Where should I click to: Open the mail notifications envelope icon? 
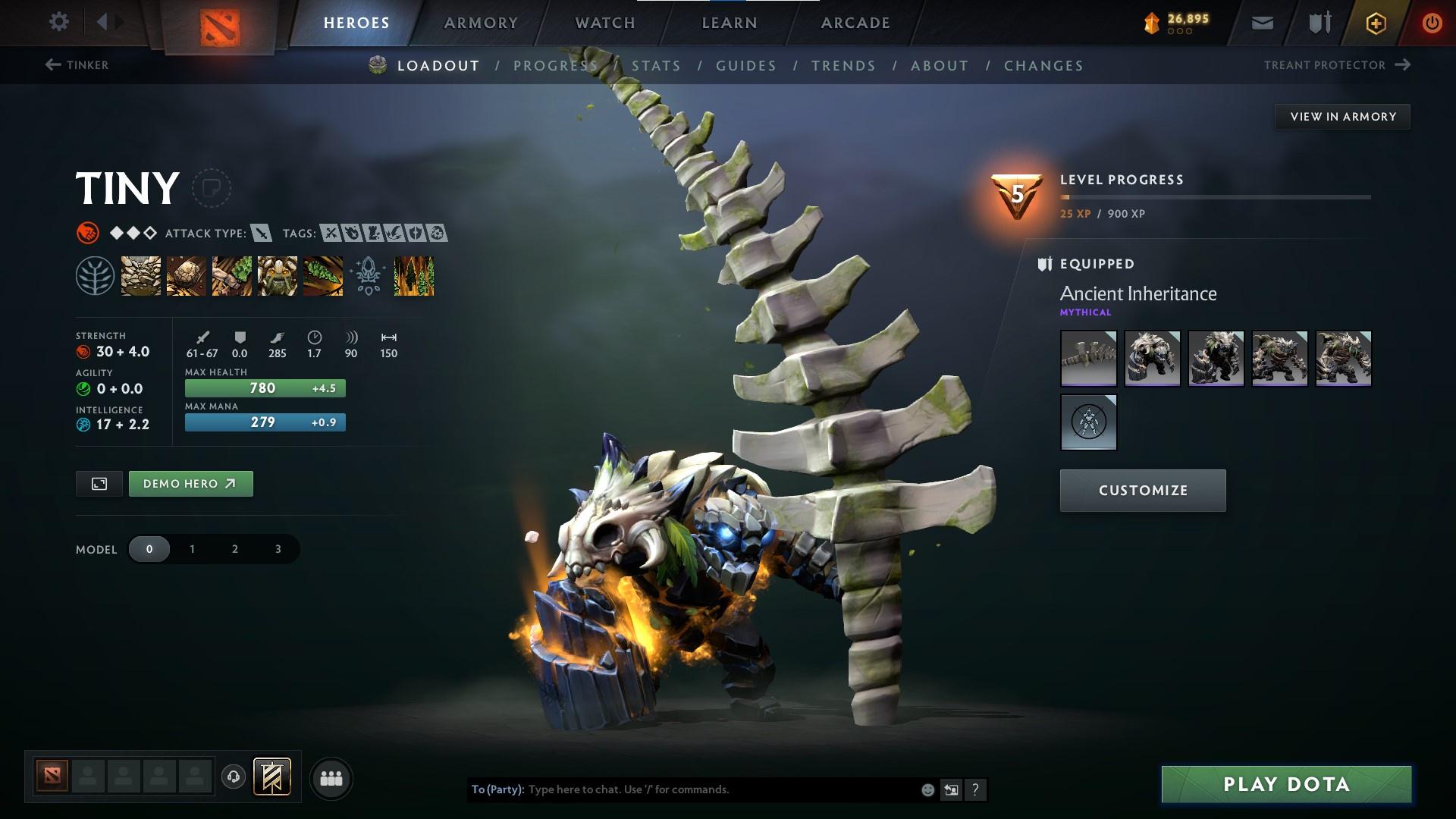pyautogui.click(x=1261, y=22)
